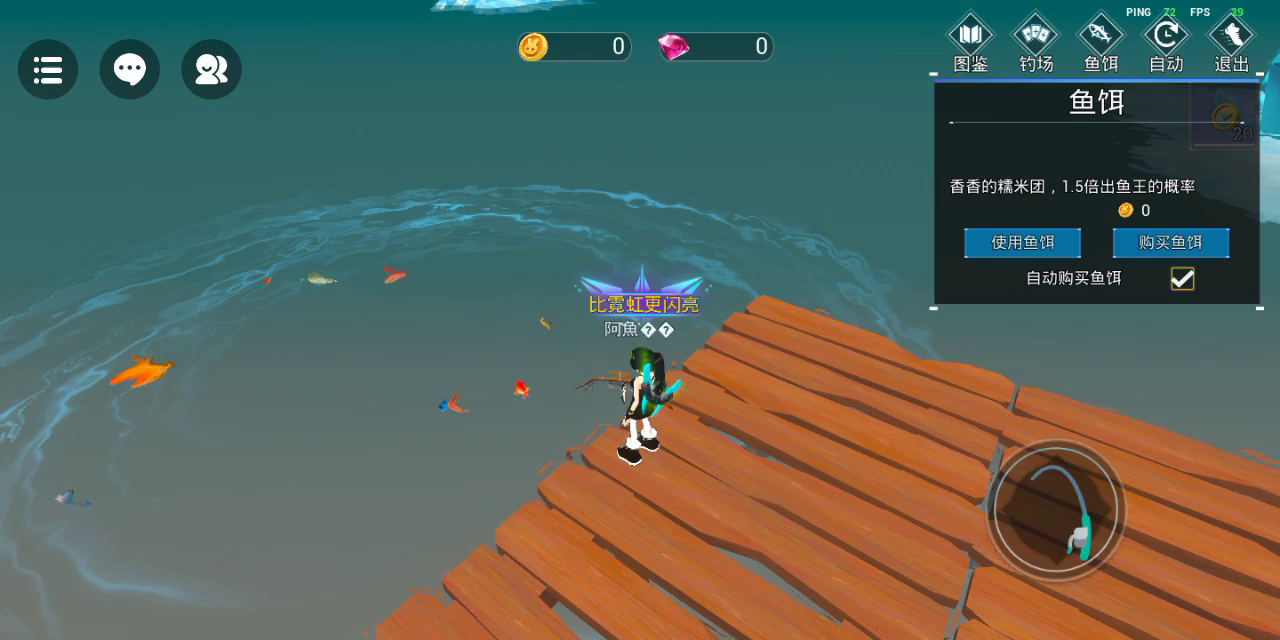Open the chat bubble button
Image resolution: width=1280 pixels, height=640 pixels.
(x=130, y=69)
